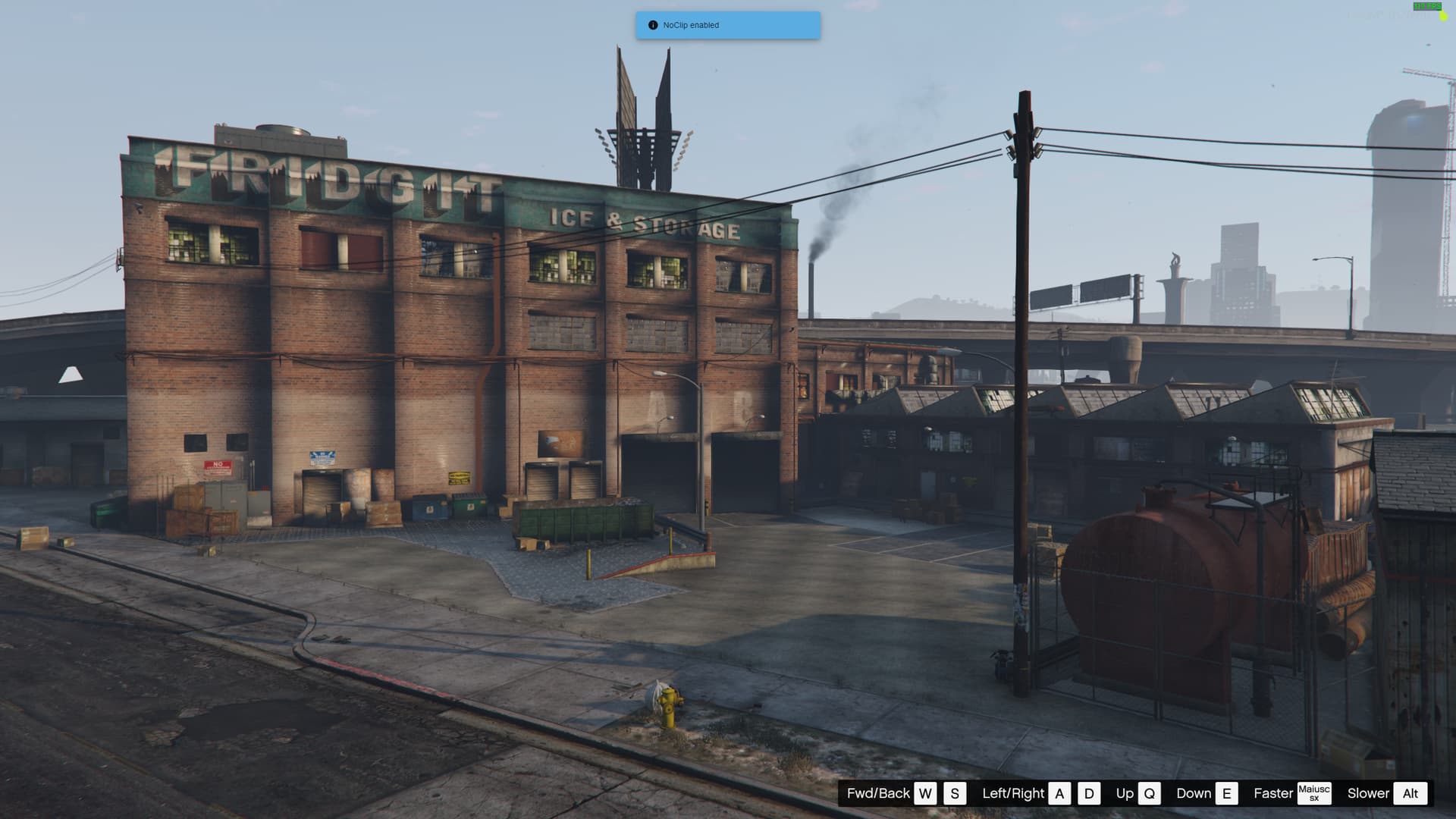Click the Up control label
The height and width of the screenshot is (819, 1456).
(1125, 793)
